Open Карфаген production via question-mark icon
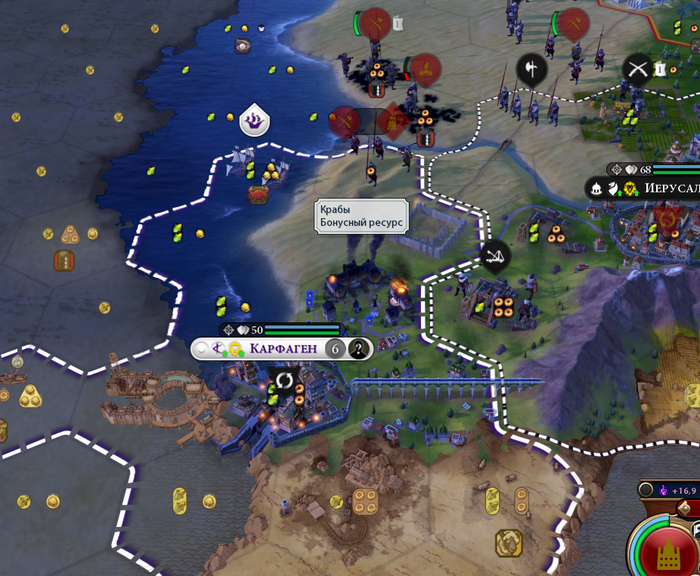Viewport: 700px width, 576px height. click(359, 348)
